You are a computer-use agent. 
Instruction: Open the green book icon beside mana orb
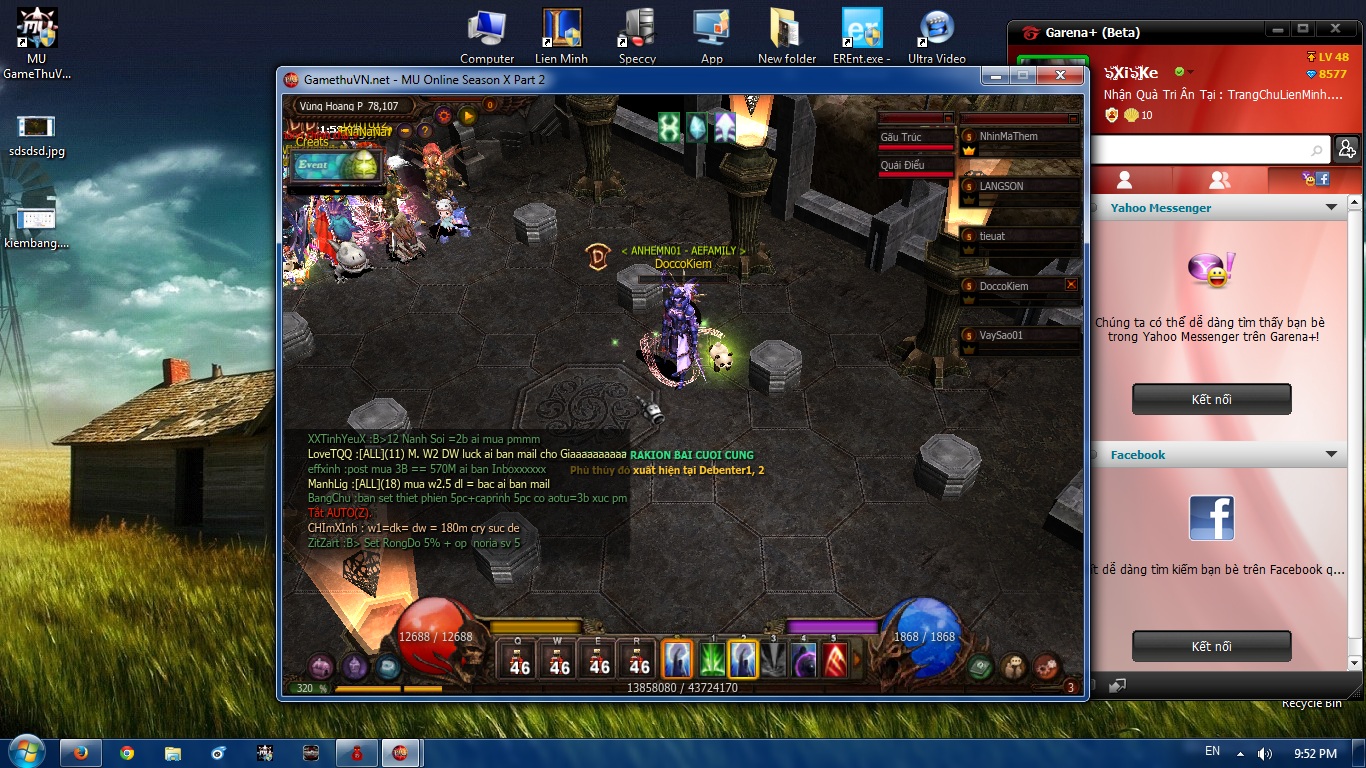pyautogui.click(x=981, y=665)
